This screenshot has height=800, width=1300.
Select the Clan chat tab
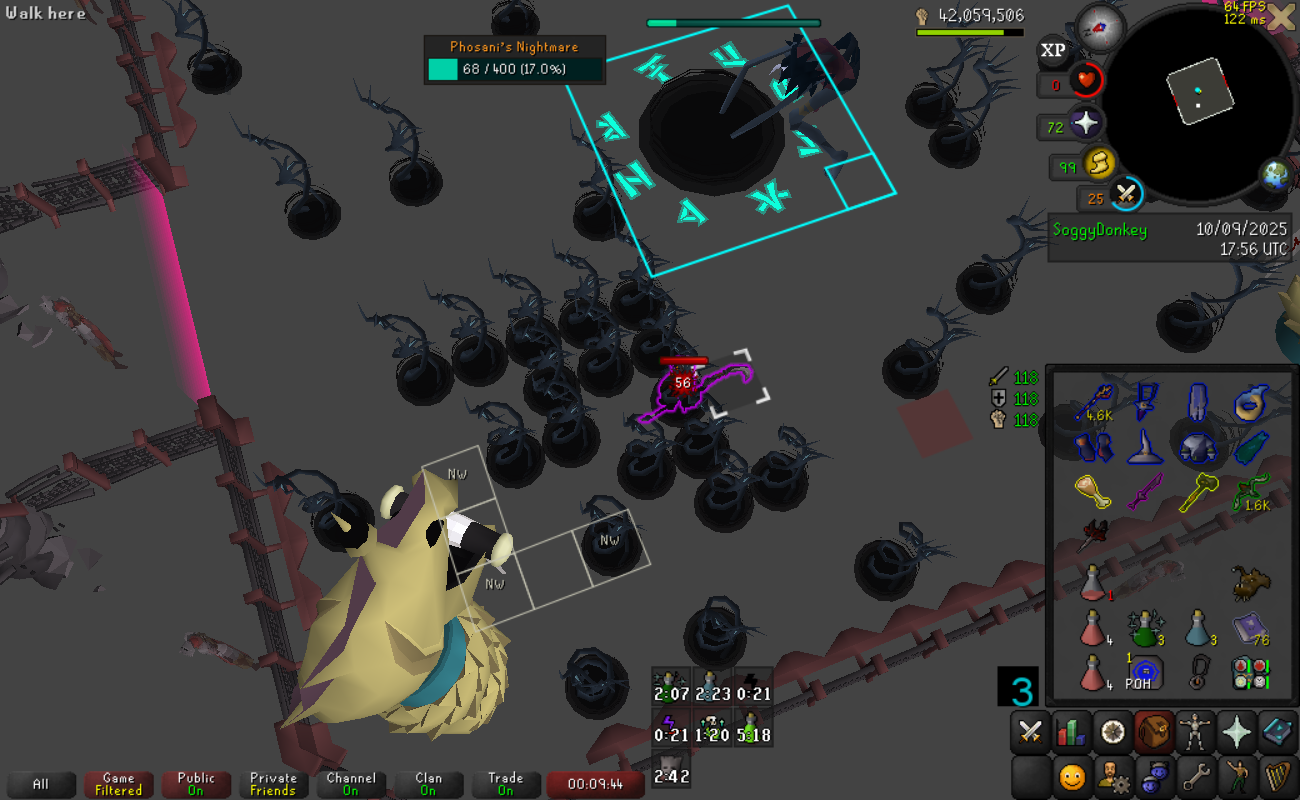coord(428,784)
